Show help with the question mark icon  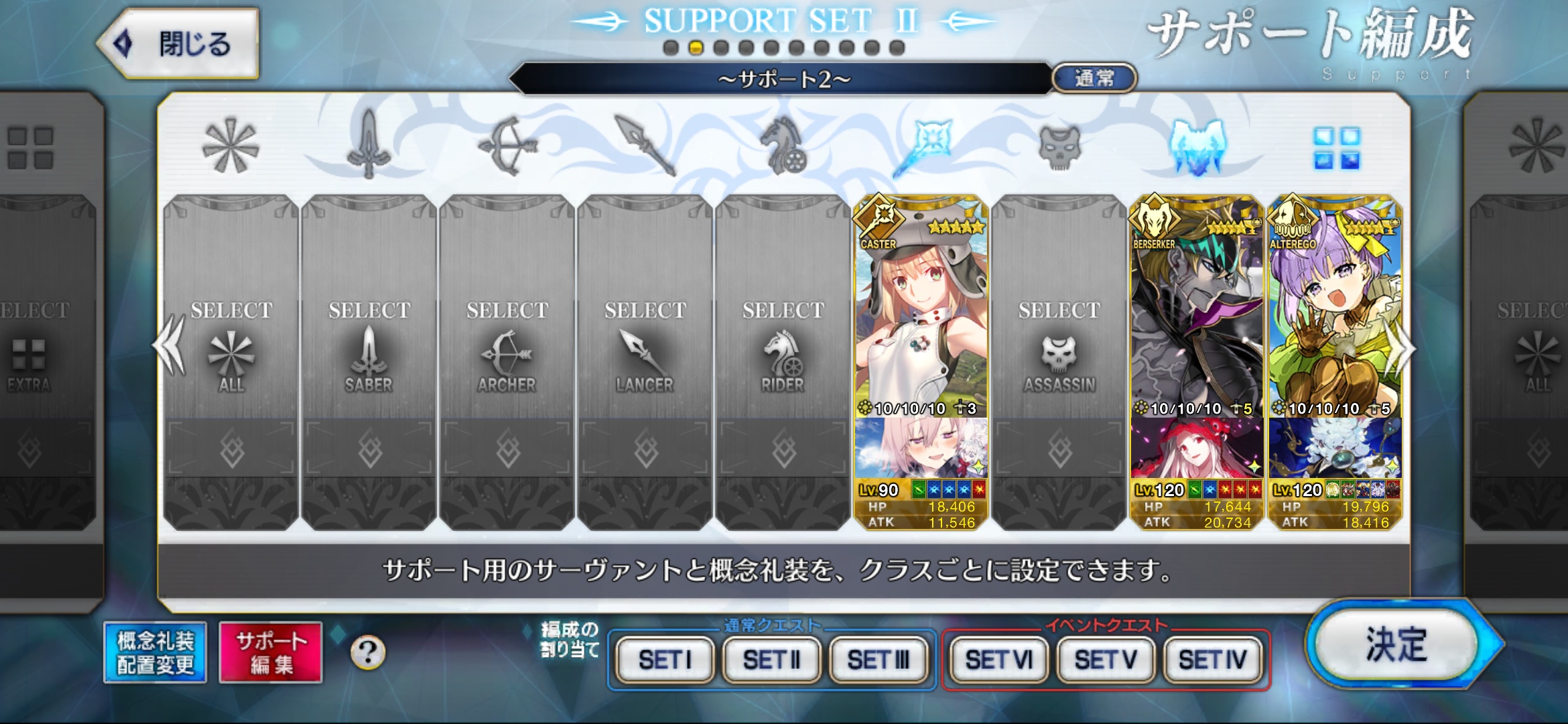368,652
